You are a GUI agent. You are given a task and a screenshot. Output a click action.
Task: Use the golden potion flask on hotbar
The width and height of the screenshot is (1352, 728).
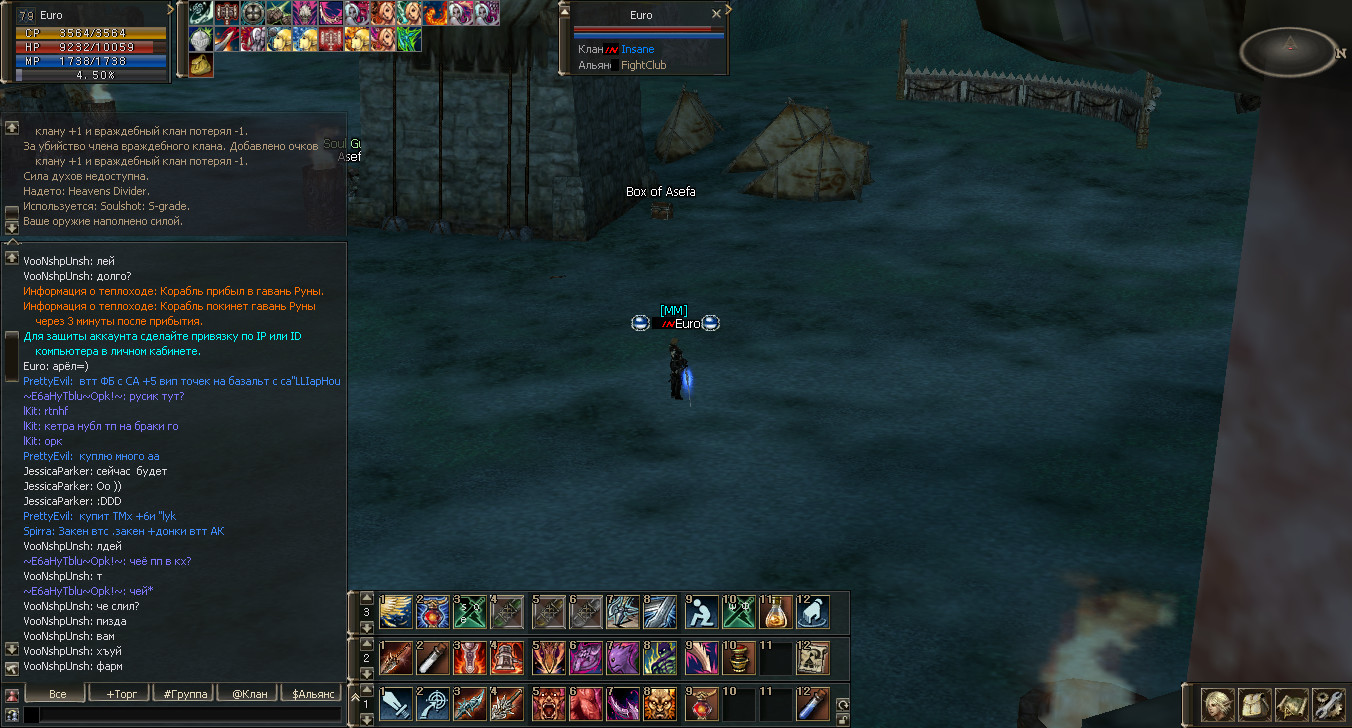(x=775, y=611)
